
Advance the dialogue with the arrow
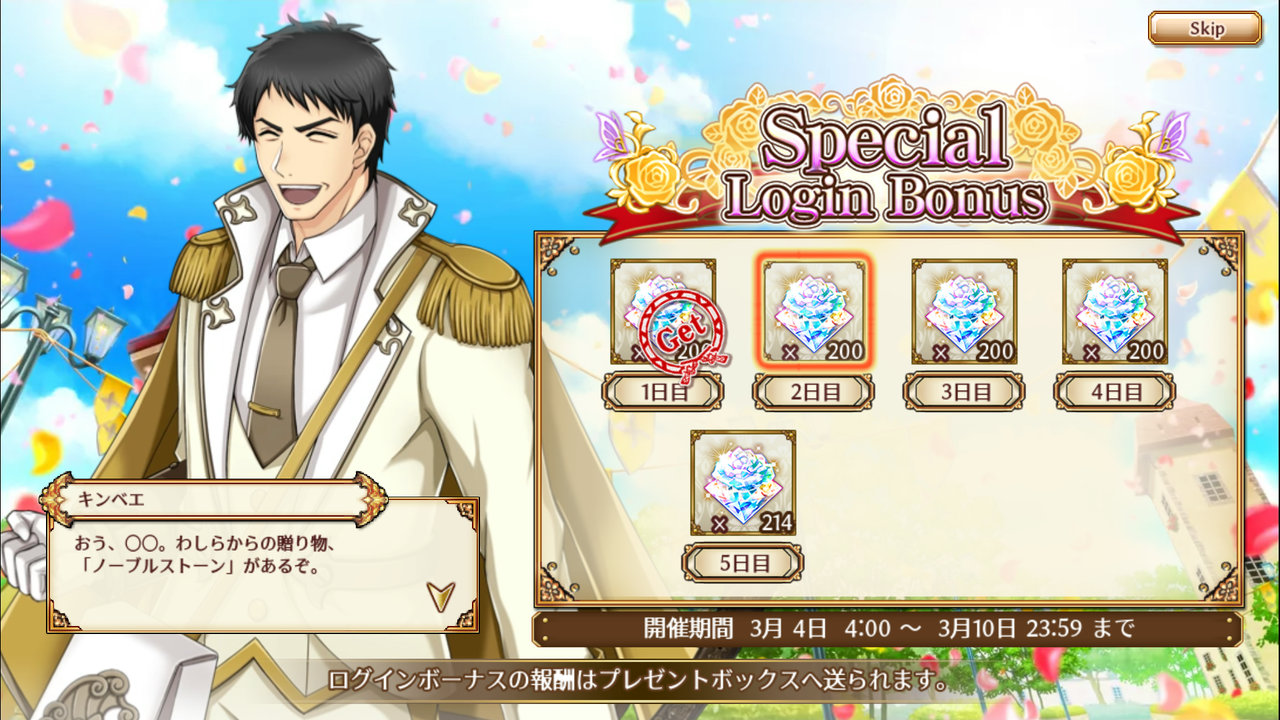pos(440,596)
